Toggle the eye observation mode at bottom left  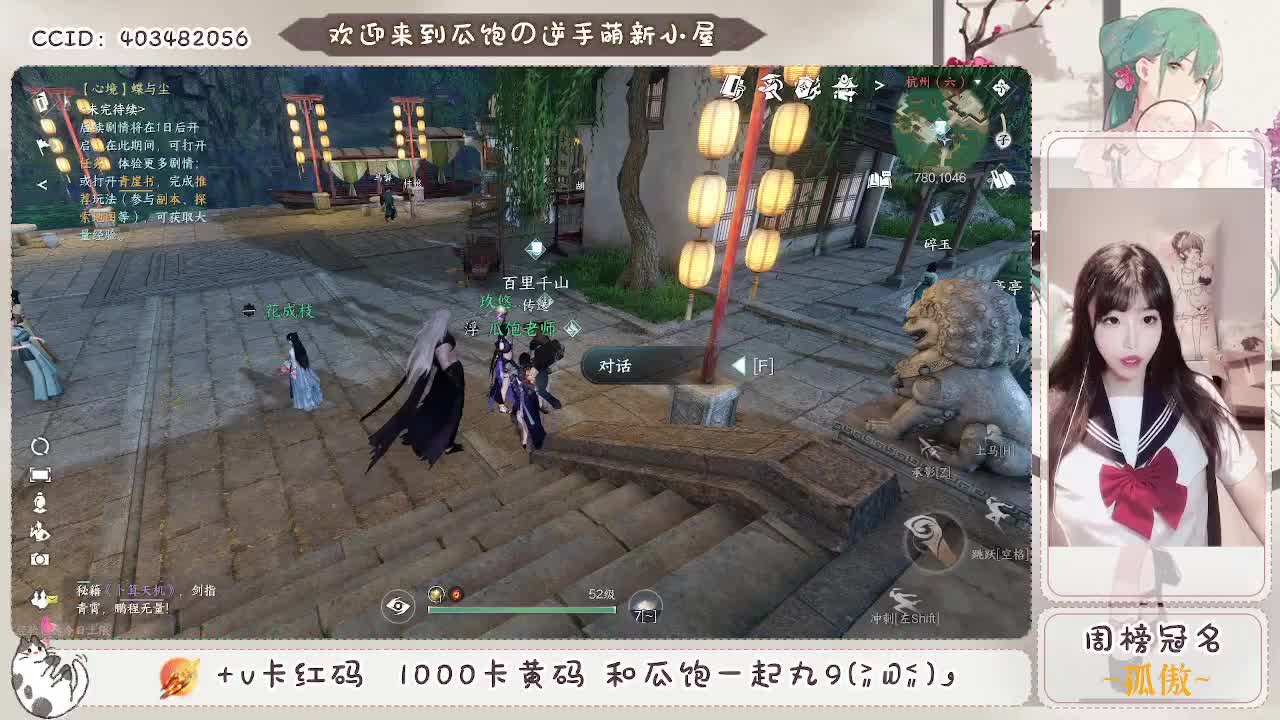click(x=399, y=604)
